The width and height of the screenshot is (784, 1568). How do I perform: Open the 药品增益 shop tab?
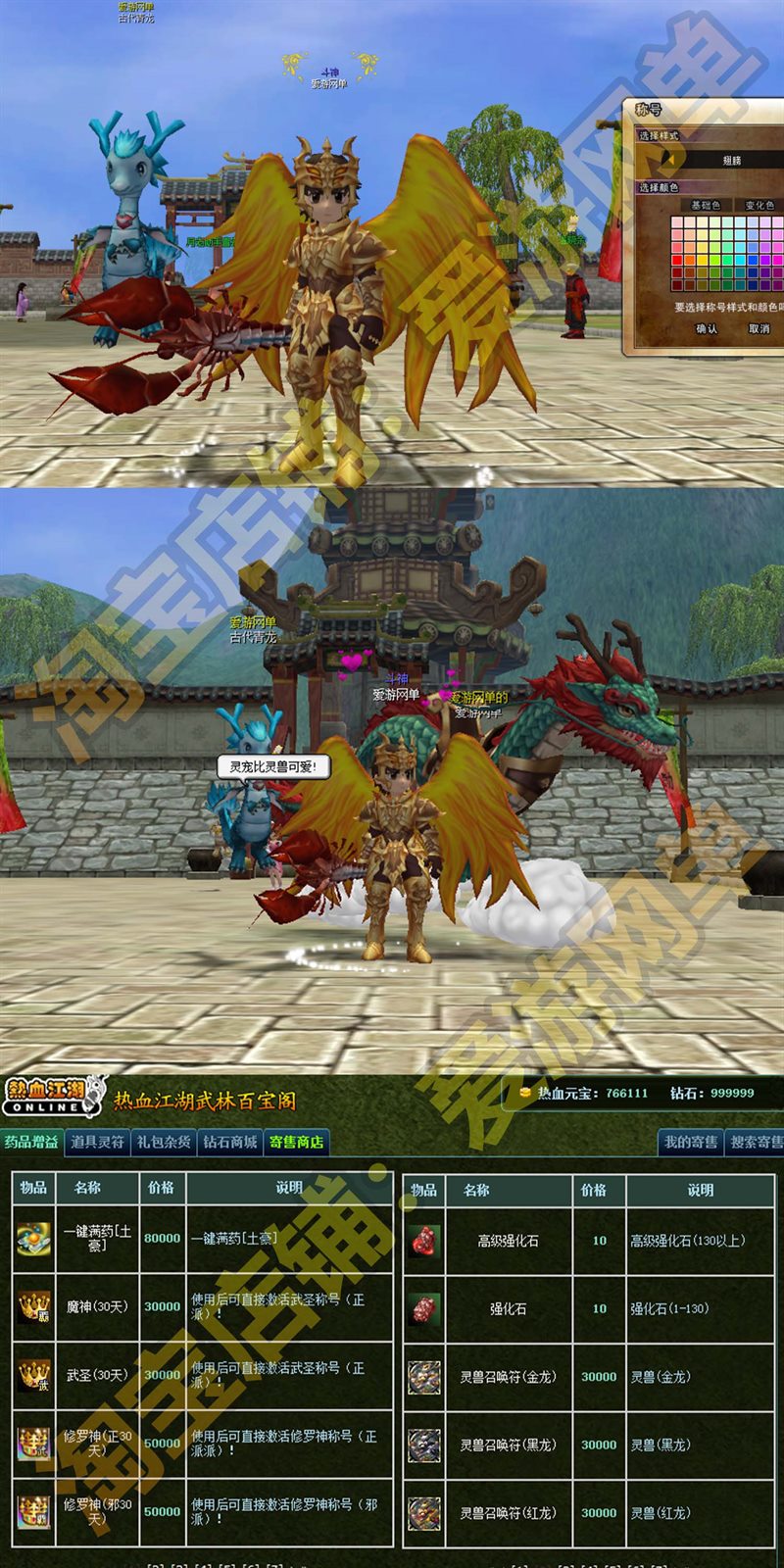tap(31, 1142)
